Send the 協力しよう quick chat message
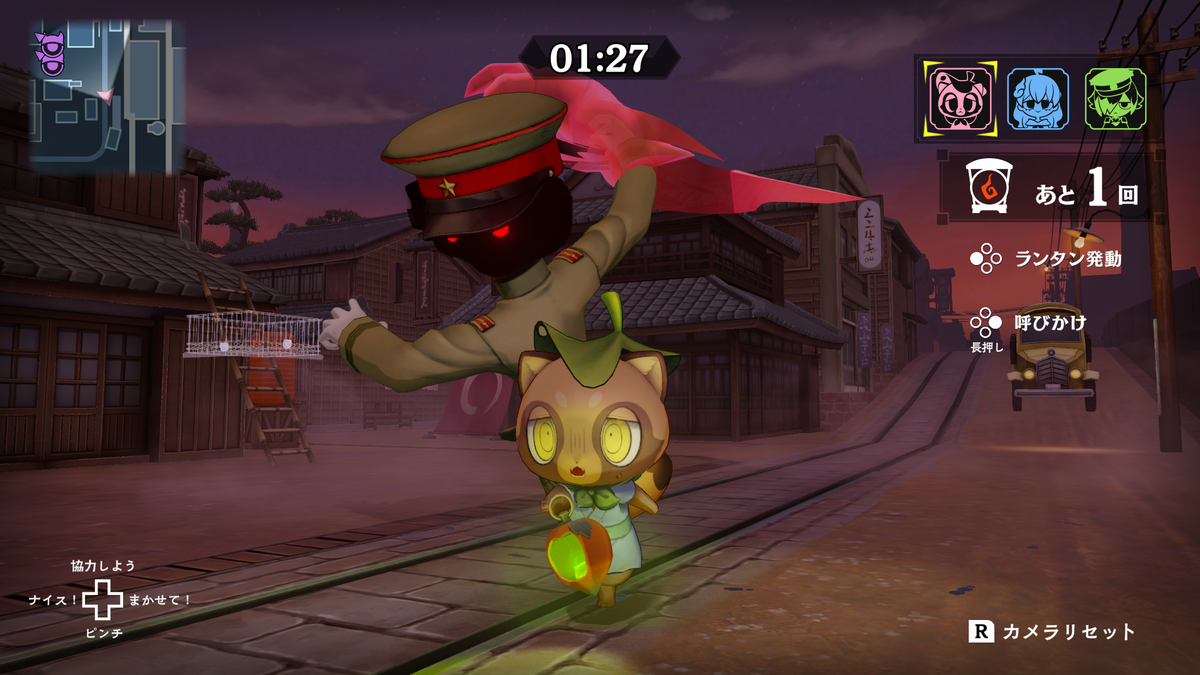The image size is (1200, 675). (x=103, y=566)
